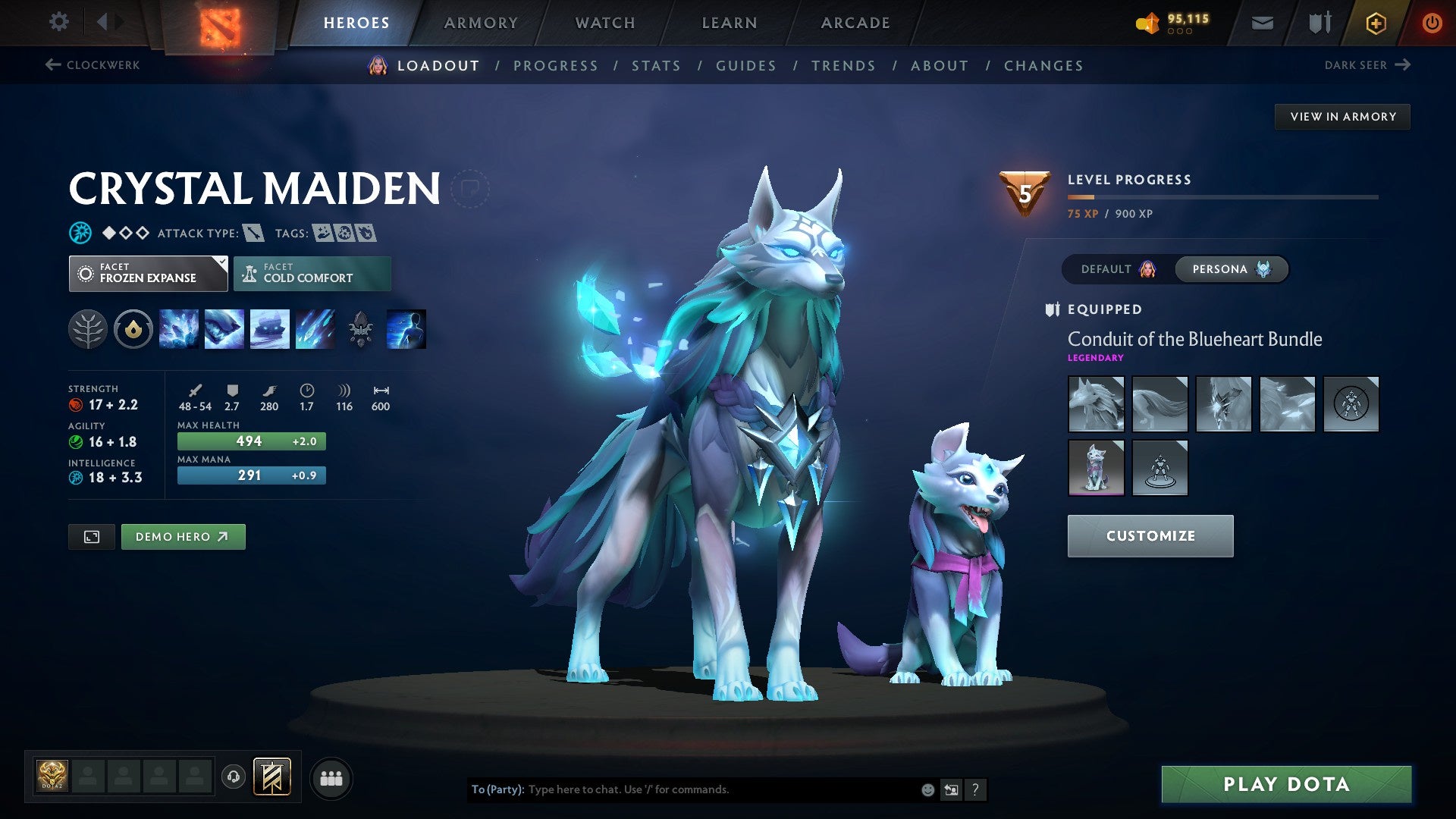Click the chat wheel help question mark icon
Viewport: 1456px width, 819px height.
click(x=976, y=789)
